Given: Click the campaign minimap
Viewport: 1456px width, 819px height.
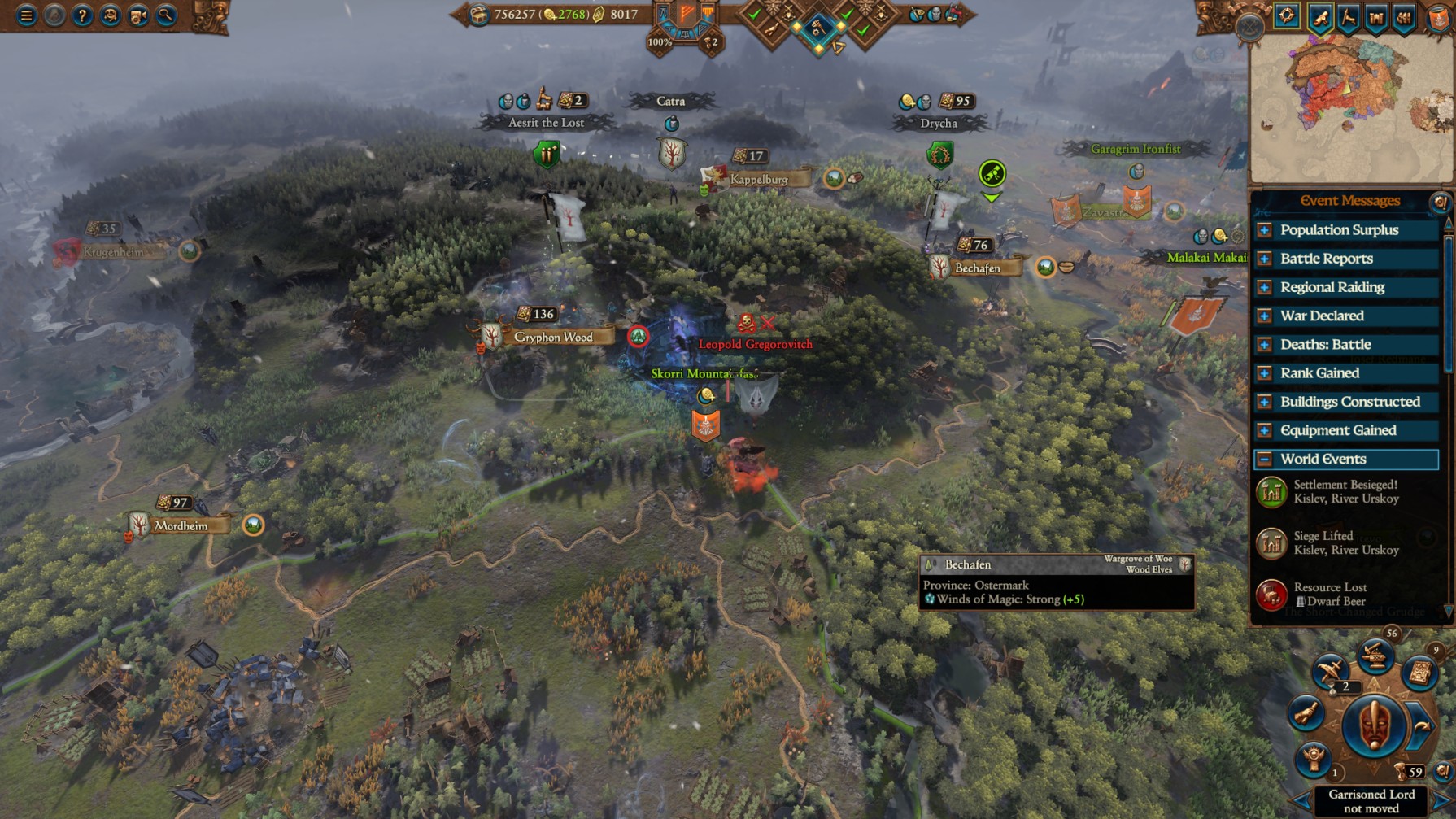Looking at the screenshot, I should coord(1350,106).
